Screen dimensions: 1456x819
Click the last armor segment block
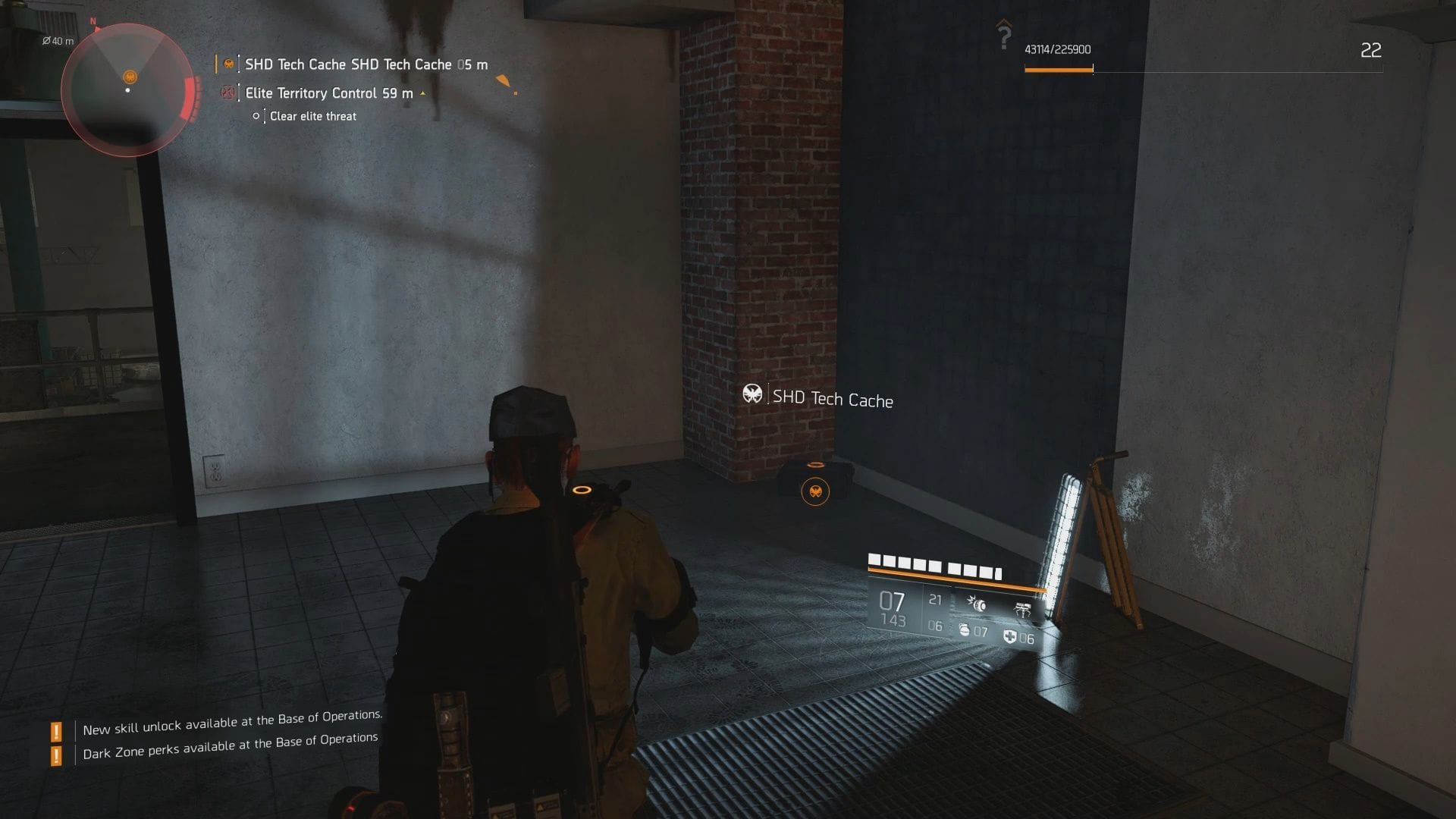tap(998, 573)
